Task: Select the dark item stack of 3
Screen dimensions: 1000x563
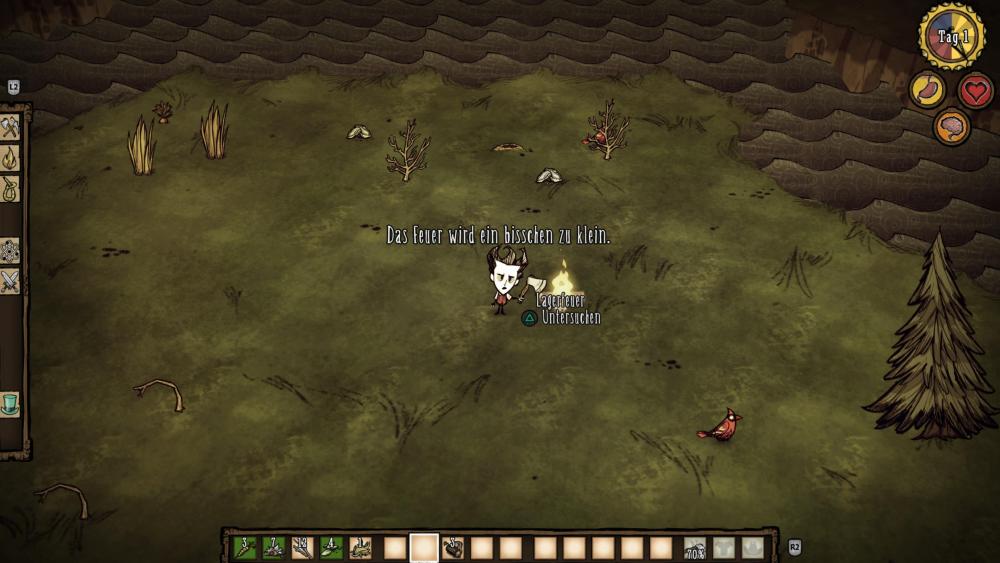Action: click(453, 547)
